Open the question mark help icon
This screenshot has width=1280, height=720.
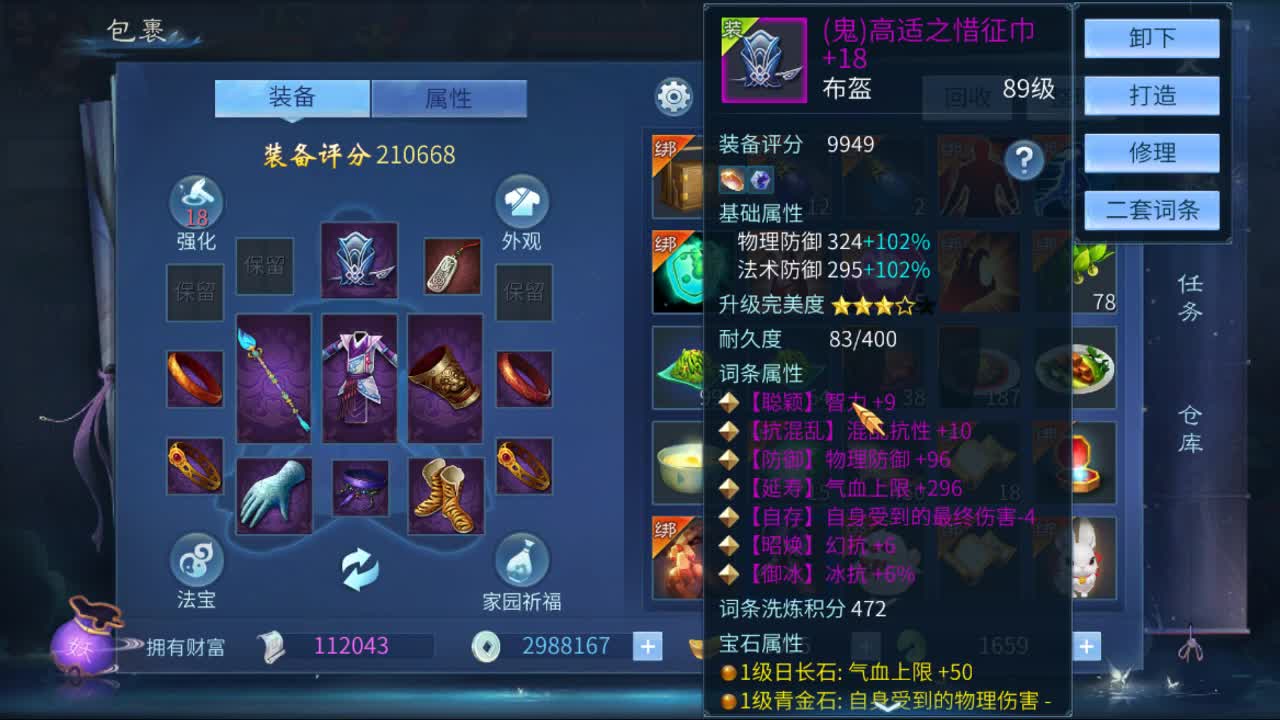[1023, 160]
